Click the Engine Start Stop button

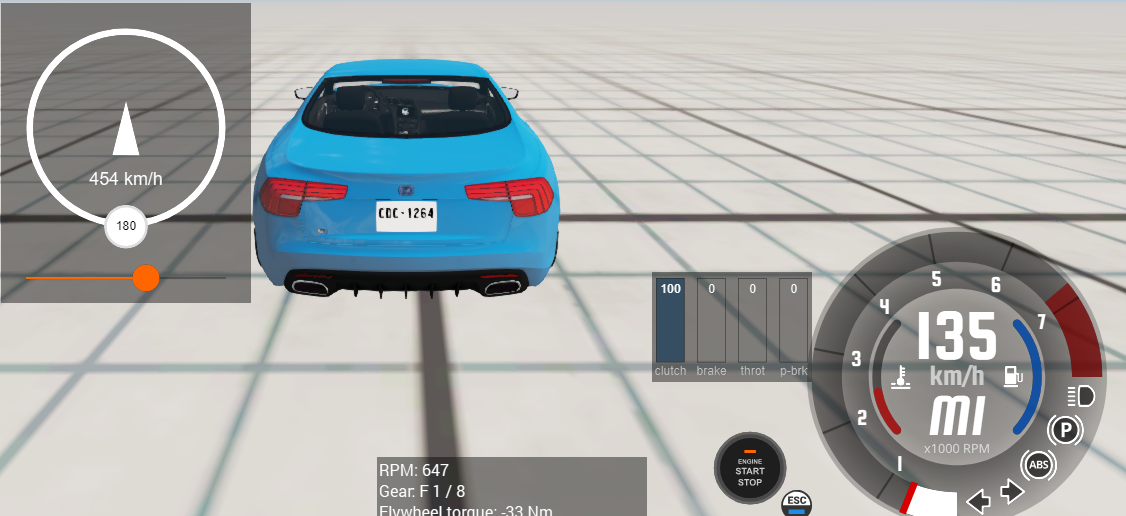coord(750,468)
